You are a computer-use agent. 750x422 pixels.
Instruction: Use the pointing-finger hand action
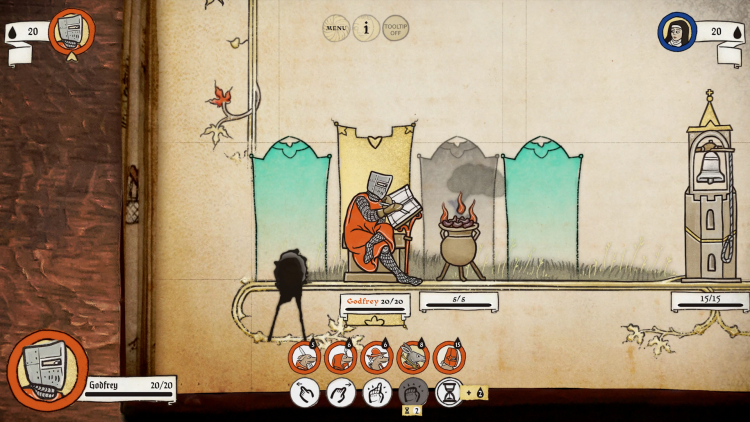pyautogui.click(x=377, y=393)
